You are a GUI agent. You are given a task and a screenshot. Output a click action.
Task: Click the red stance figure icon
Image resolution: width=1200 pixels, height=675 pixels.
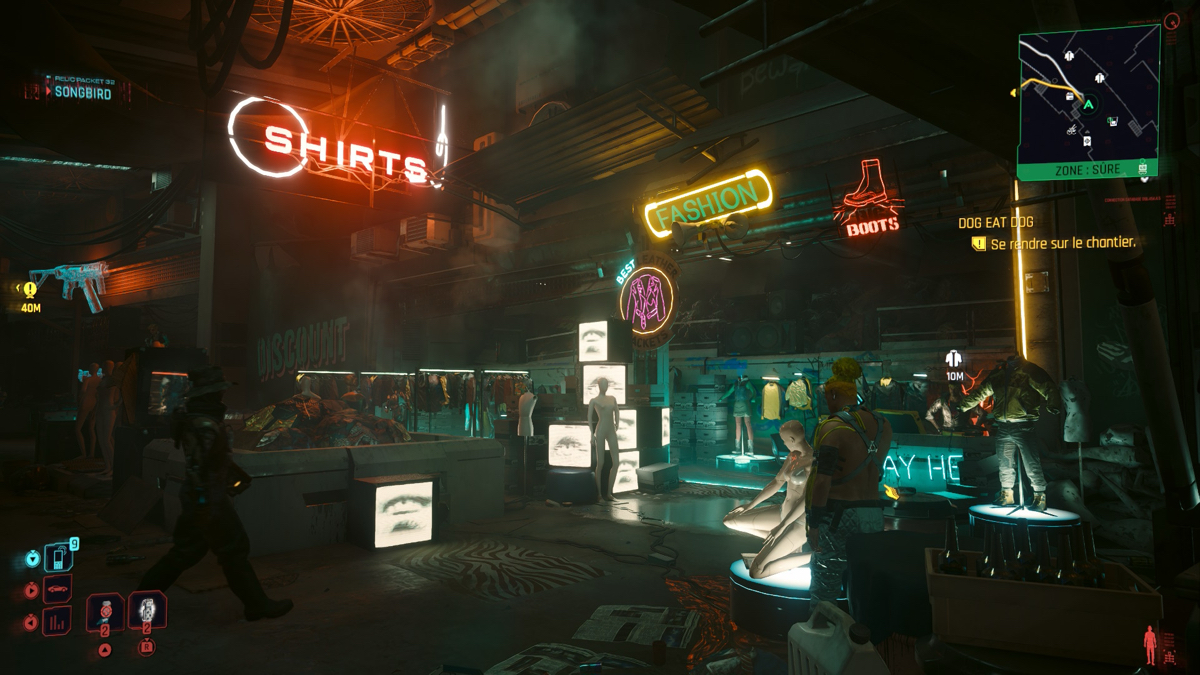[x=1149, y=639]
